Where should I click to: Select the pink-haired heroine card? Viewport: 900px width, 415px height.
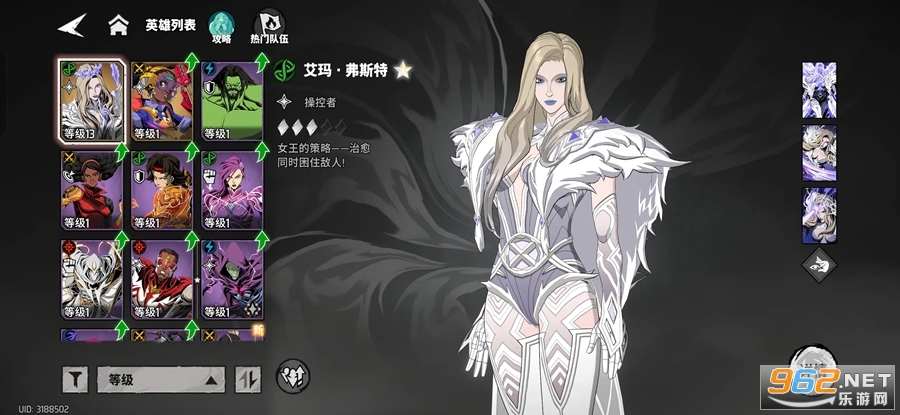point(231,191)
